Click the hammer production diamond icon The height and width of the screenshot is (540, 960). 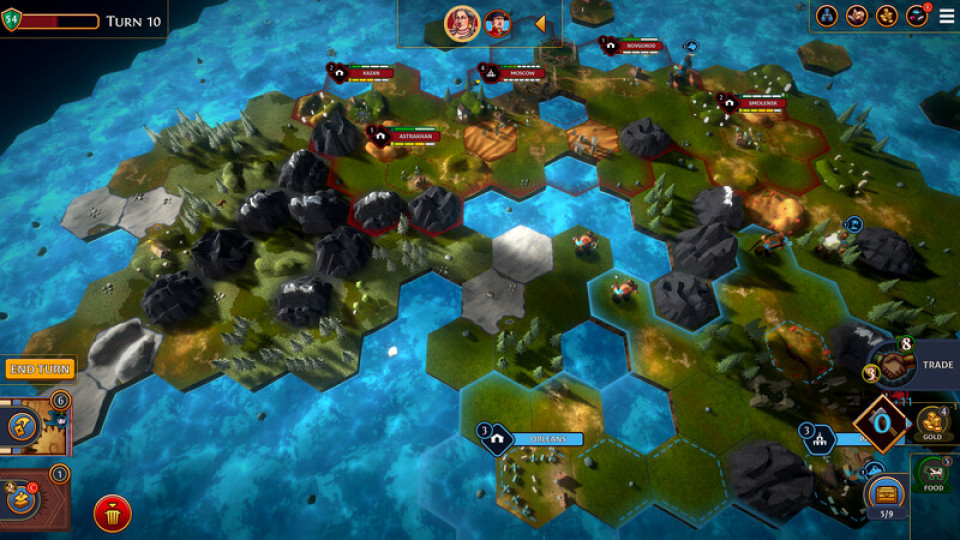click(881, 421)
